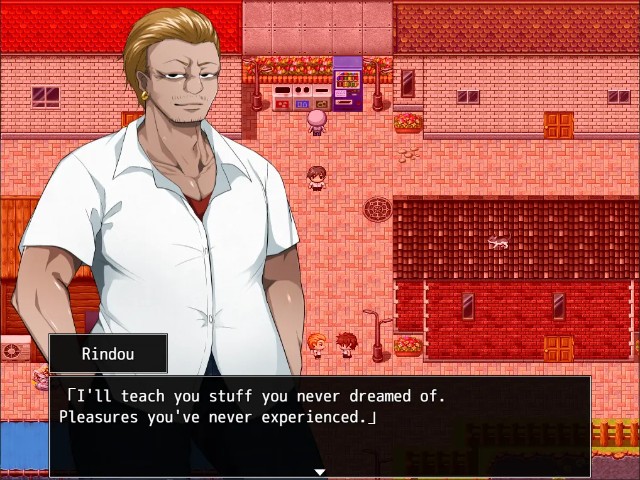Click the white advance arrow indicator

[320, 471]
